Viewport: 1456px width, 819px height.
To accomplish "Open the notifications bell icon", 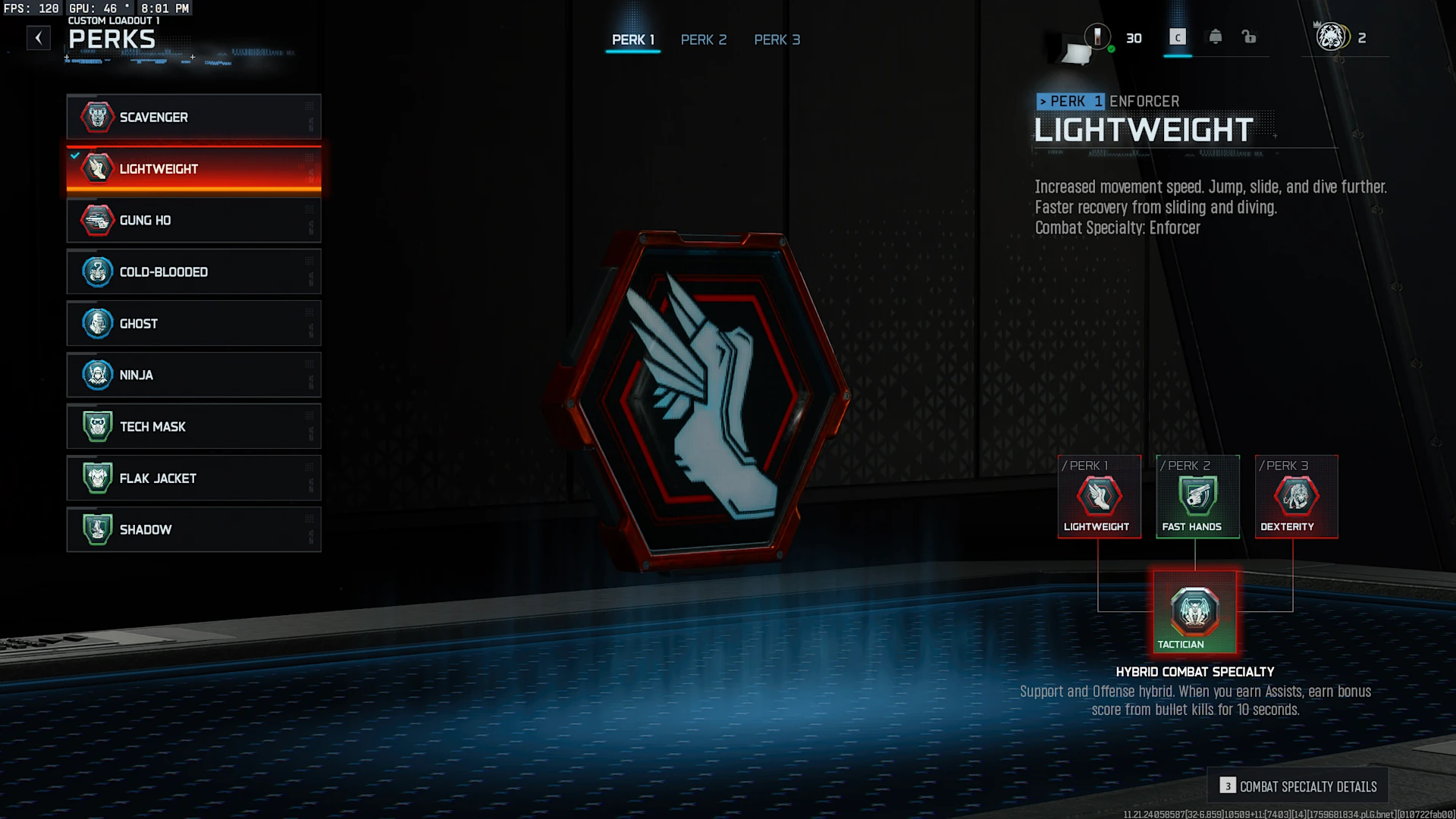I will click(x=1215, y=37).
